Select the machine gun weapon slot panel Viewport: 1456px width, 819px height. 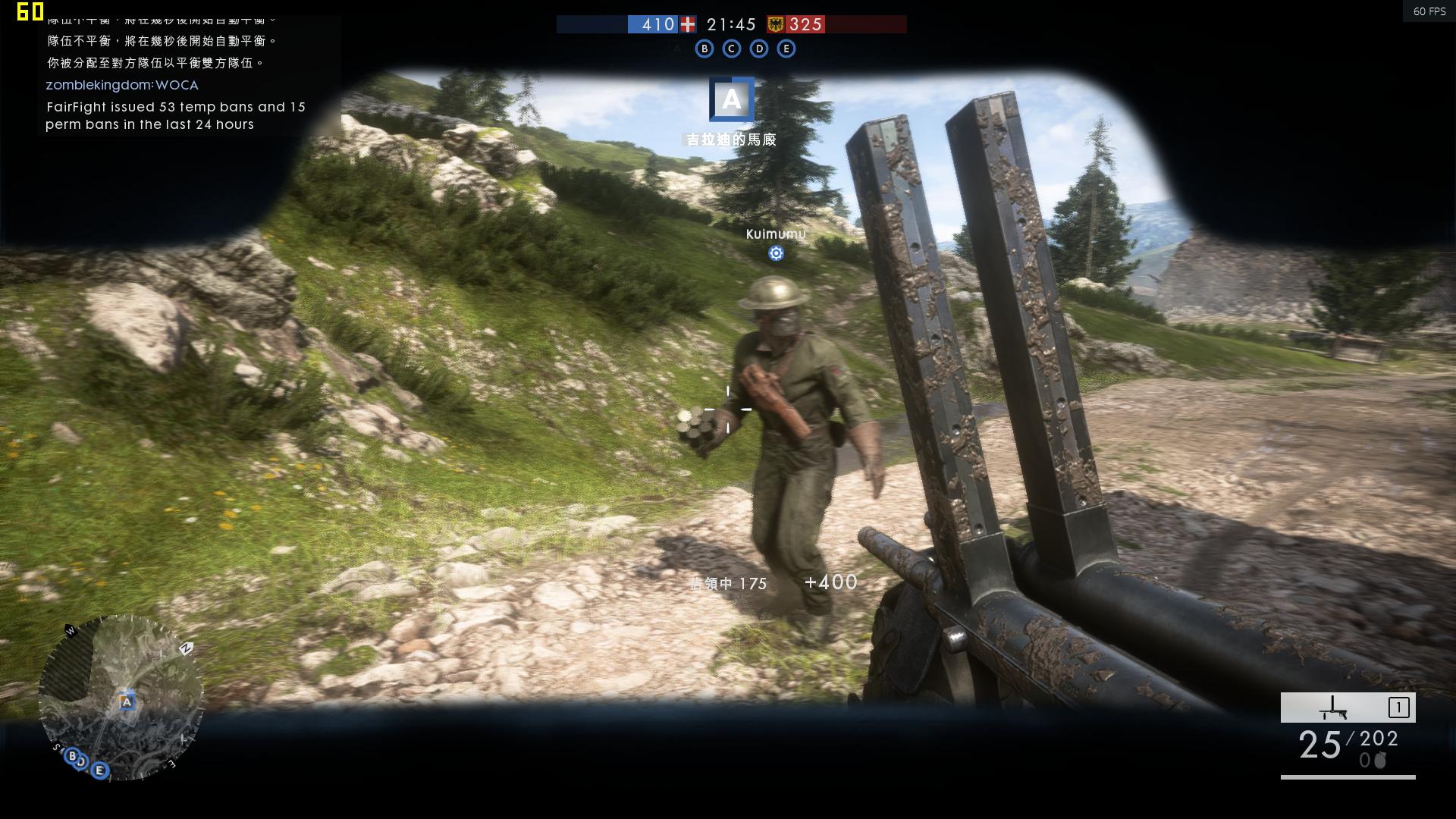1348,708
